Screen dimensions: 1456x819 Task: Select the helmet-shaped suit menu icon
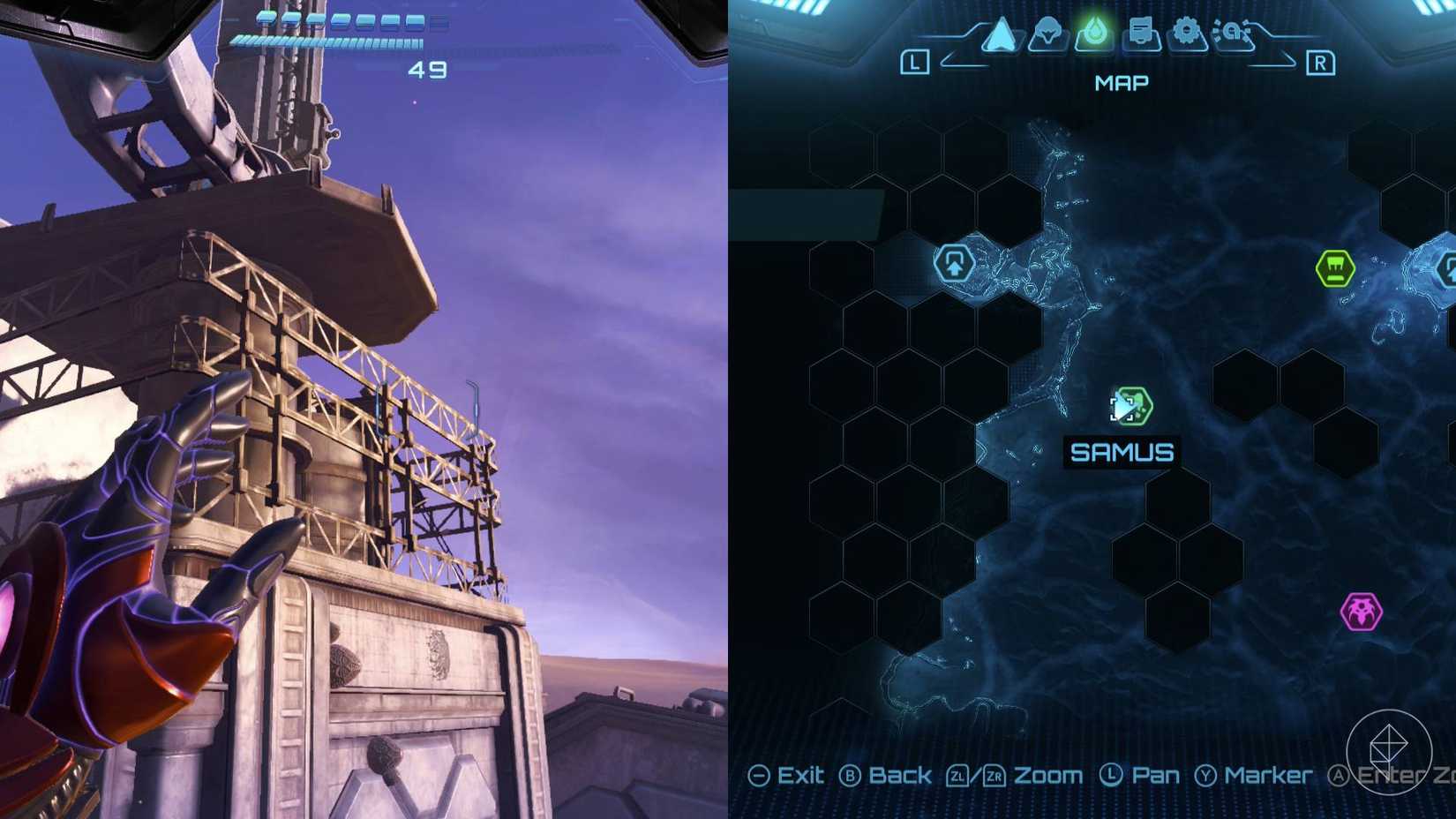coord(1047,35)
